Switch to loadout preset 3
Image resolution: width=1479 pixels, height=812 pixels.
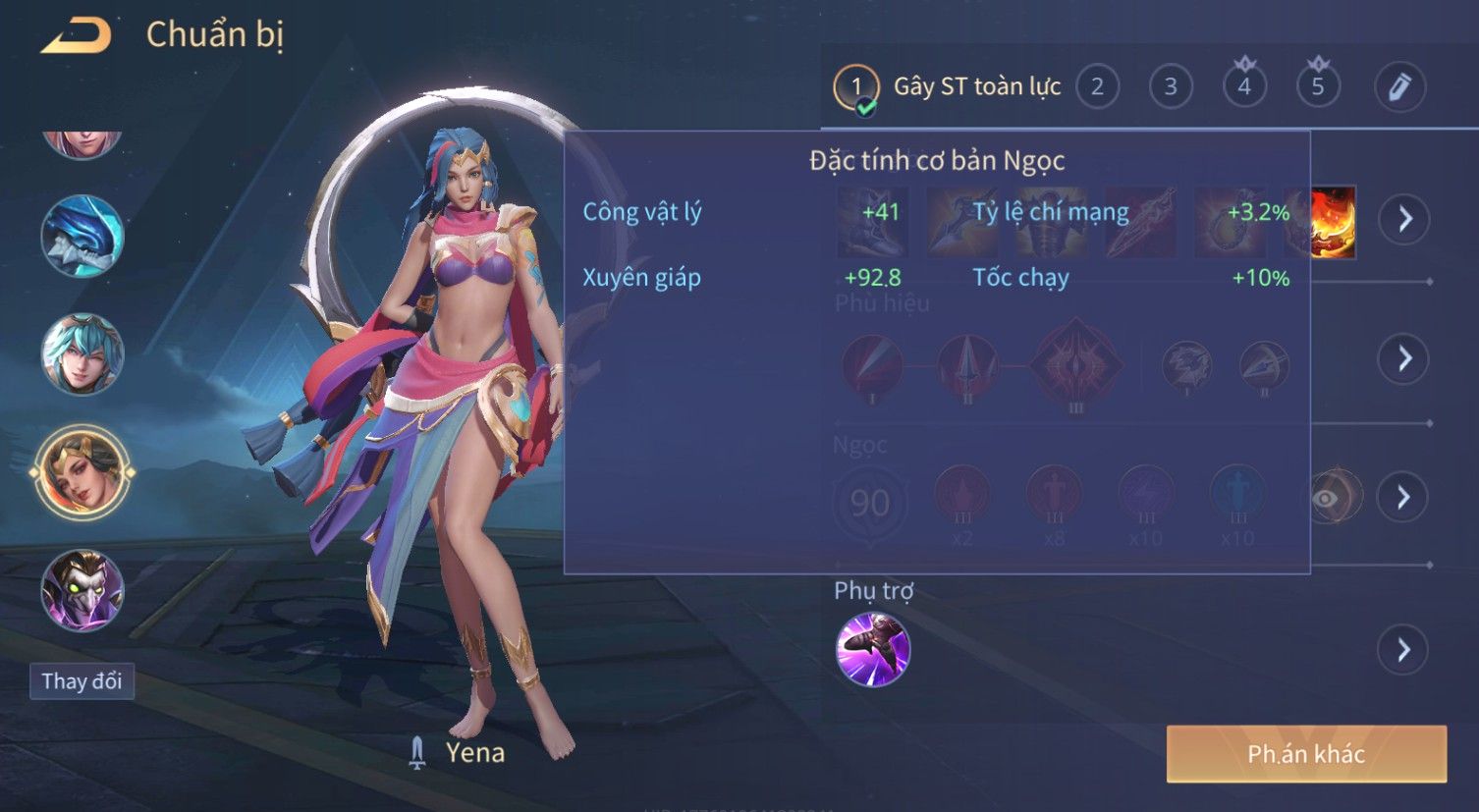(x=1171, y=87)
